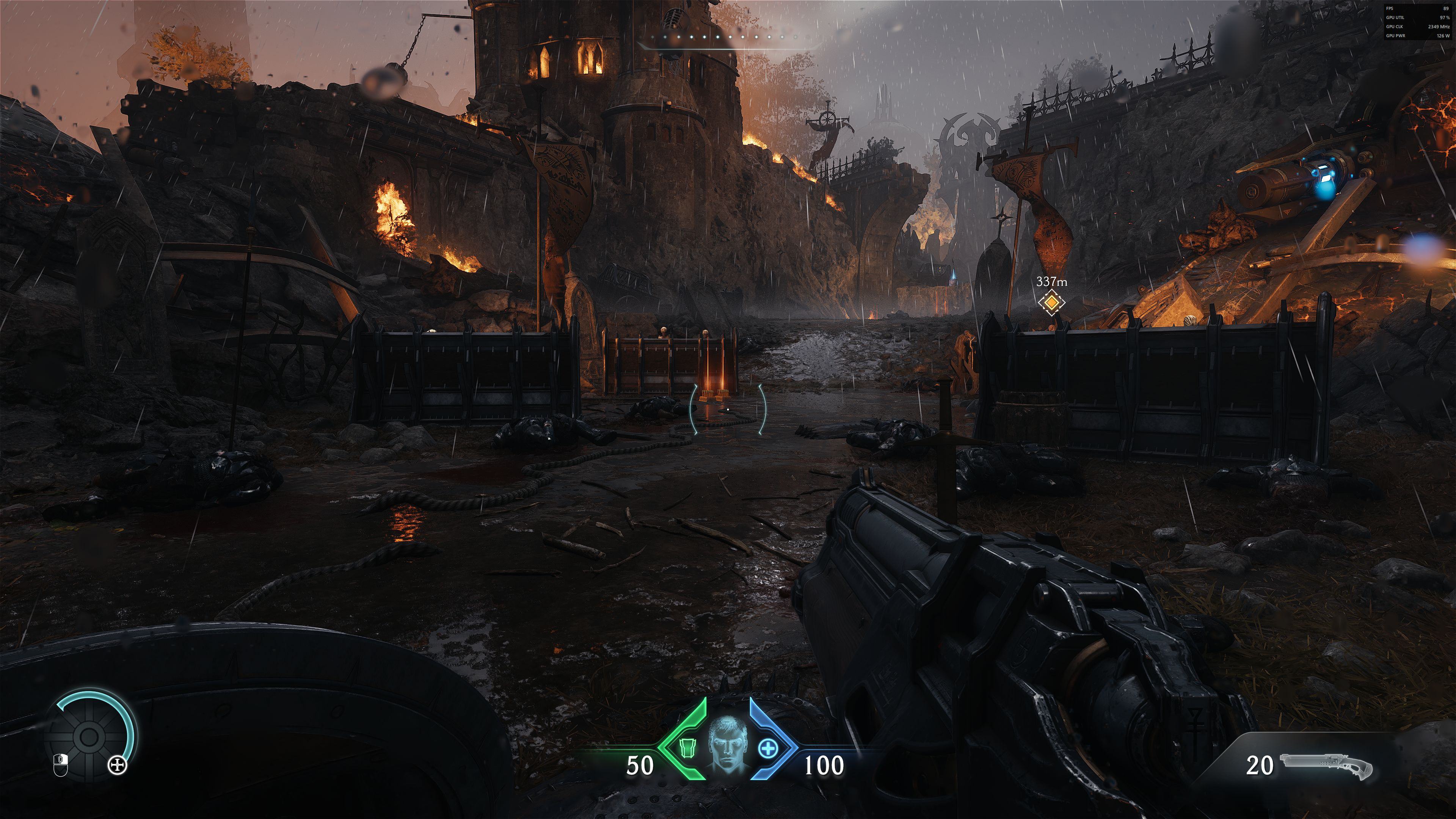The image size is (1456, 819).
Task: Select the orange objective waypoint marker
Action: (1051, 303)
